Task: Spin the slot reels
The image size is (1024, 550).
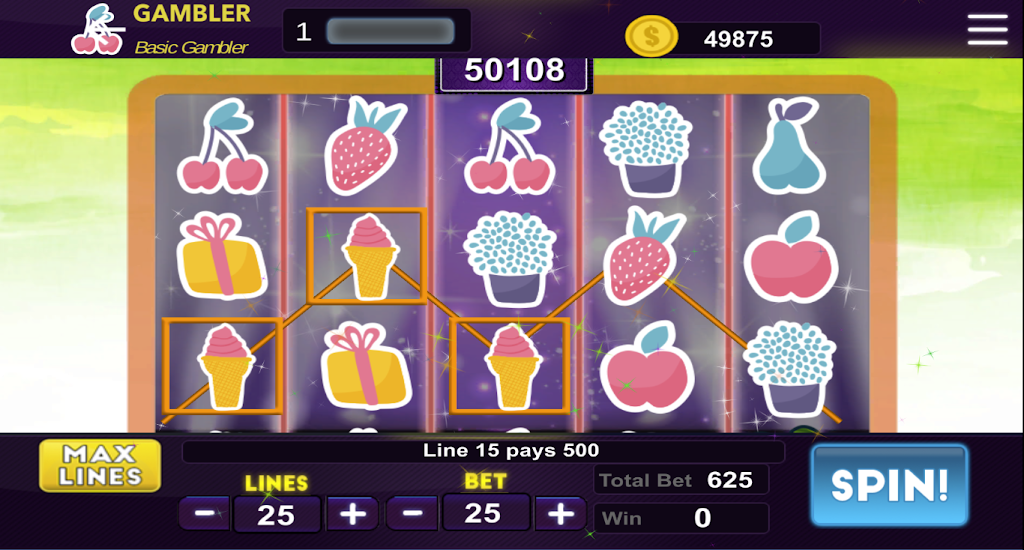Action: pyautogui.click(x=889, y=485)
